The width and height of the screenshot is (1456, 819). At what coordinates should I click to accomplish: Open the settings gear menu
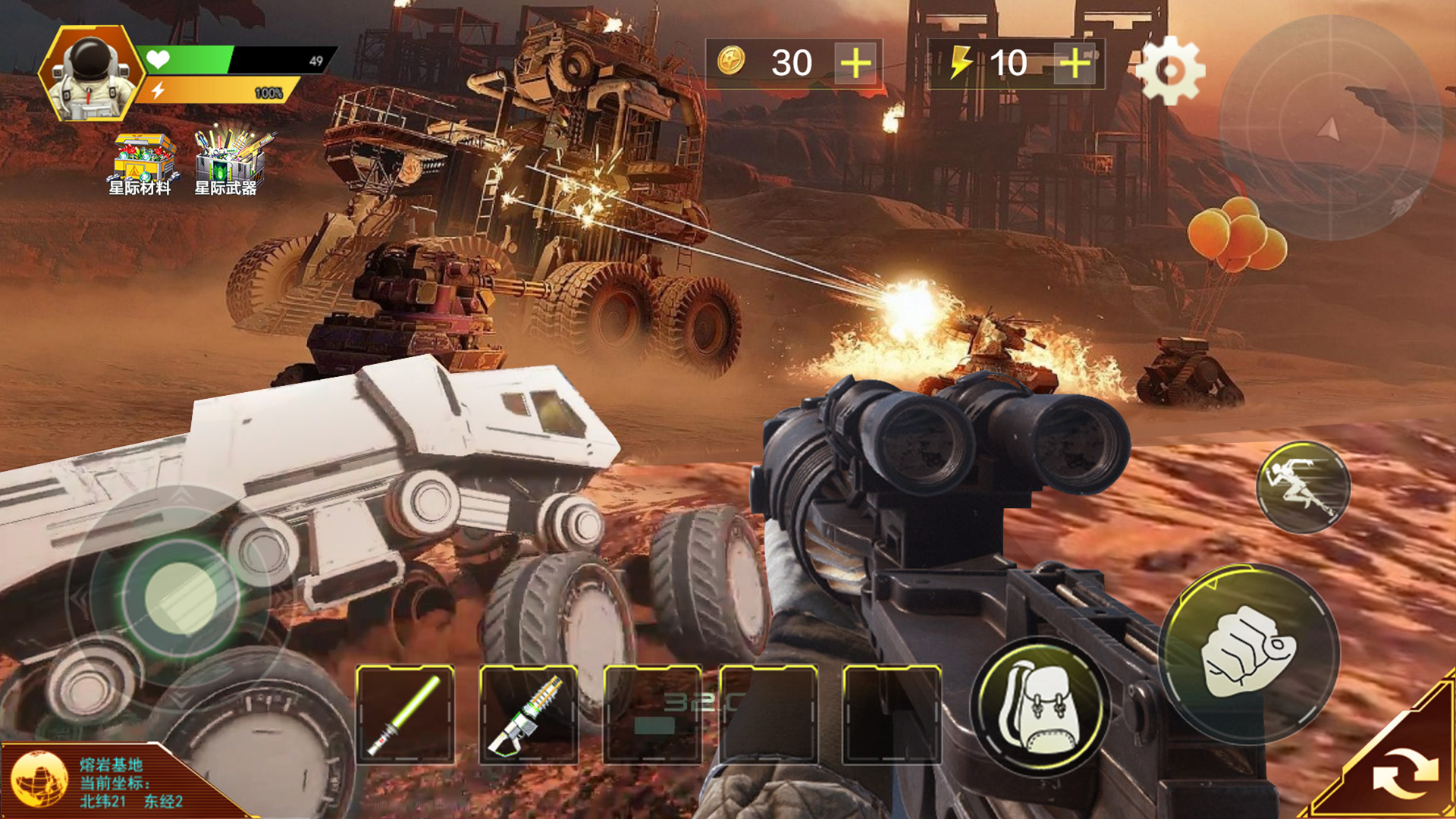click(1170, 71)
